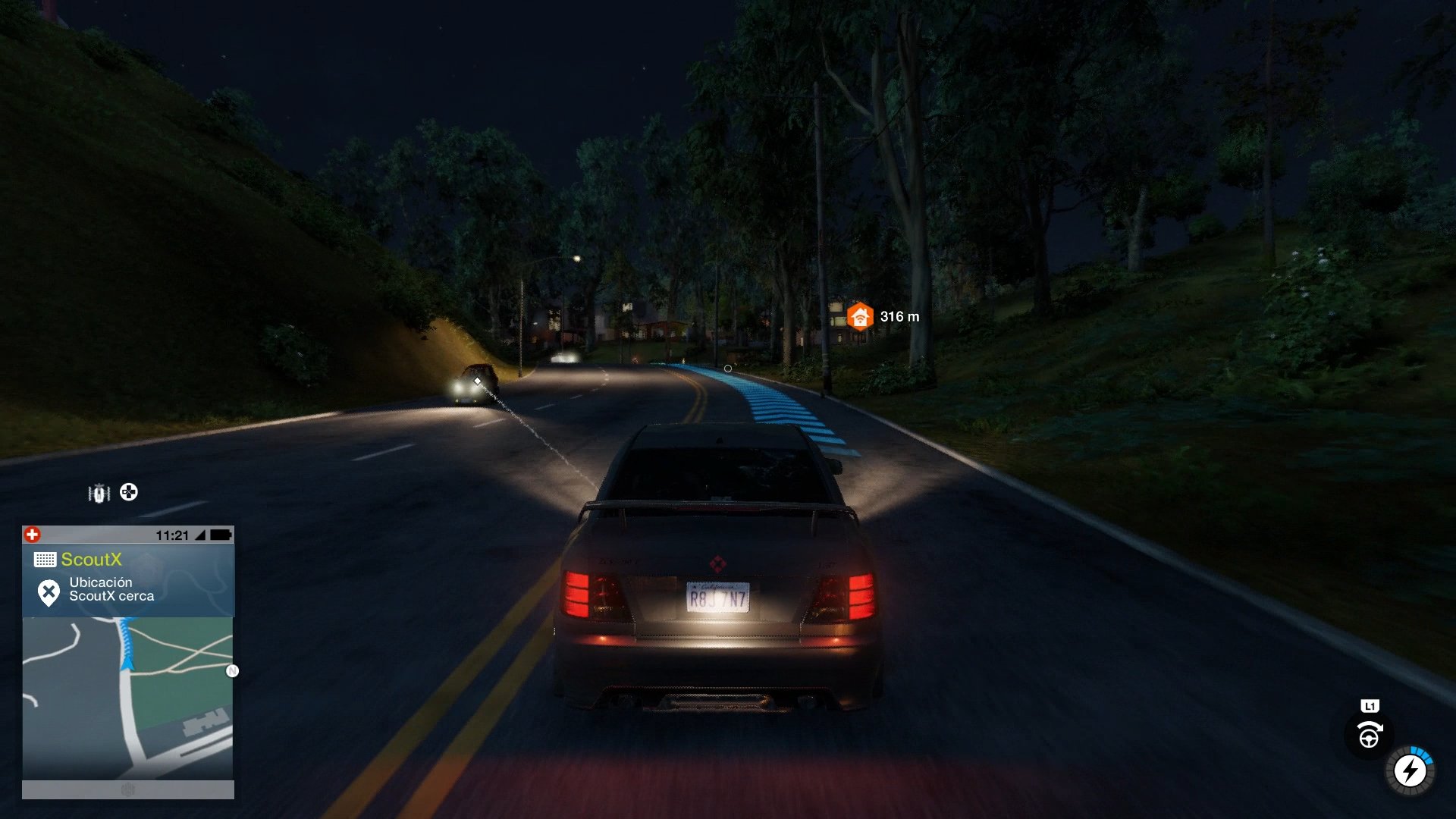The image size is (1456, 819).
Task: Click the blue route line on the minimap
Action: pyautogui.click(x=127, y=634)
